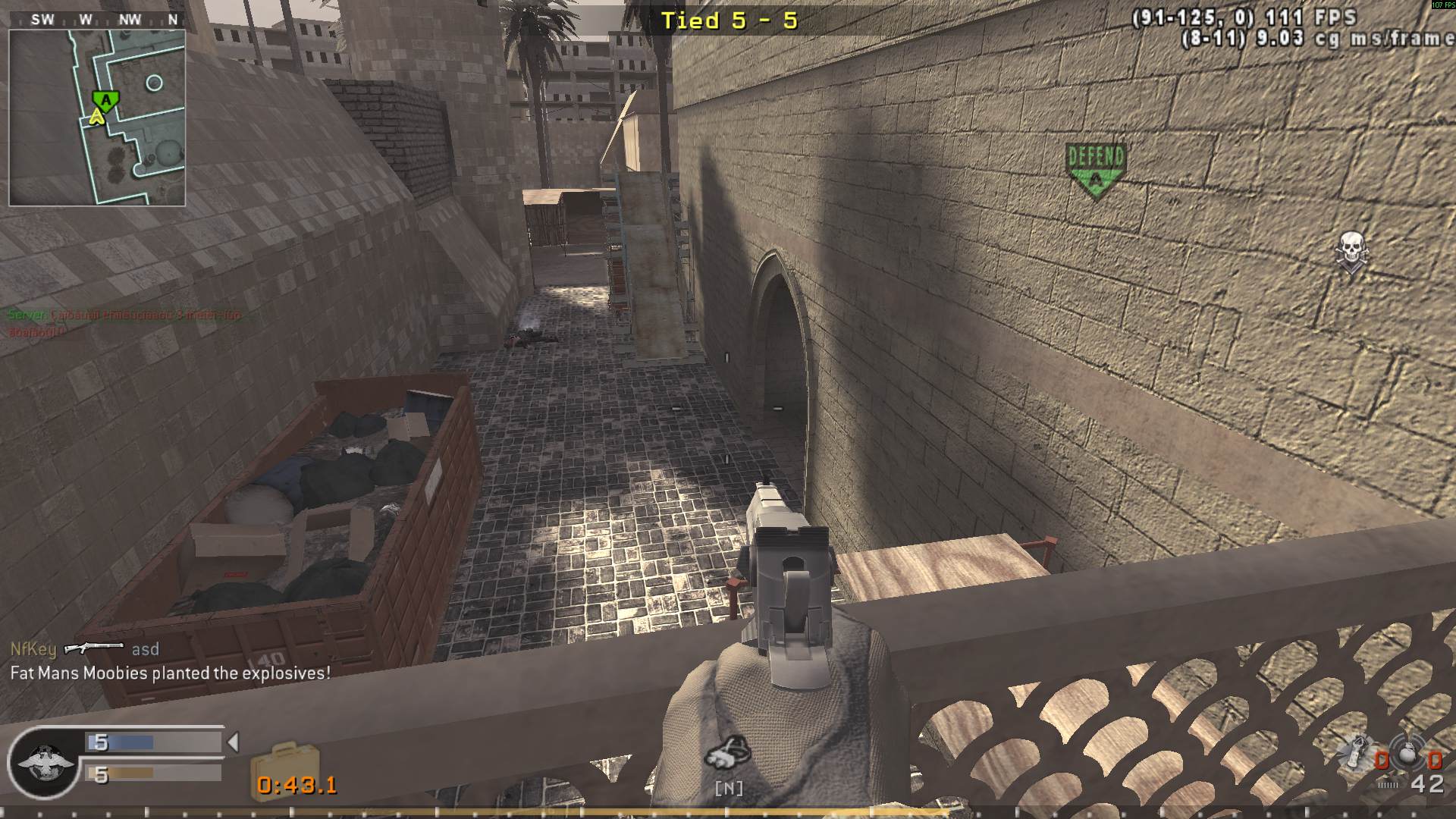Activate the night vision goggles icon
1456x819 pixels.
point(728,752)
